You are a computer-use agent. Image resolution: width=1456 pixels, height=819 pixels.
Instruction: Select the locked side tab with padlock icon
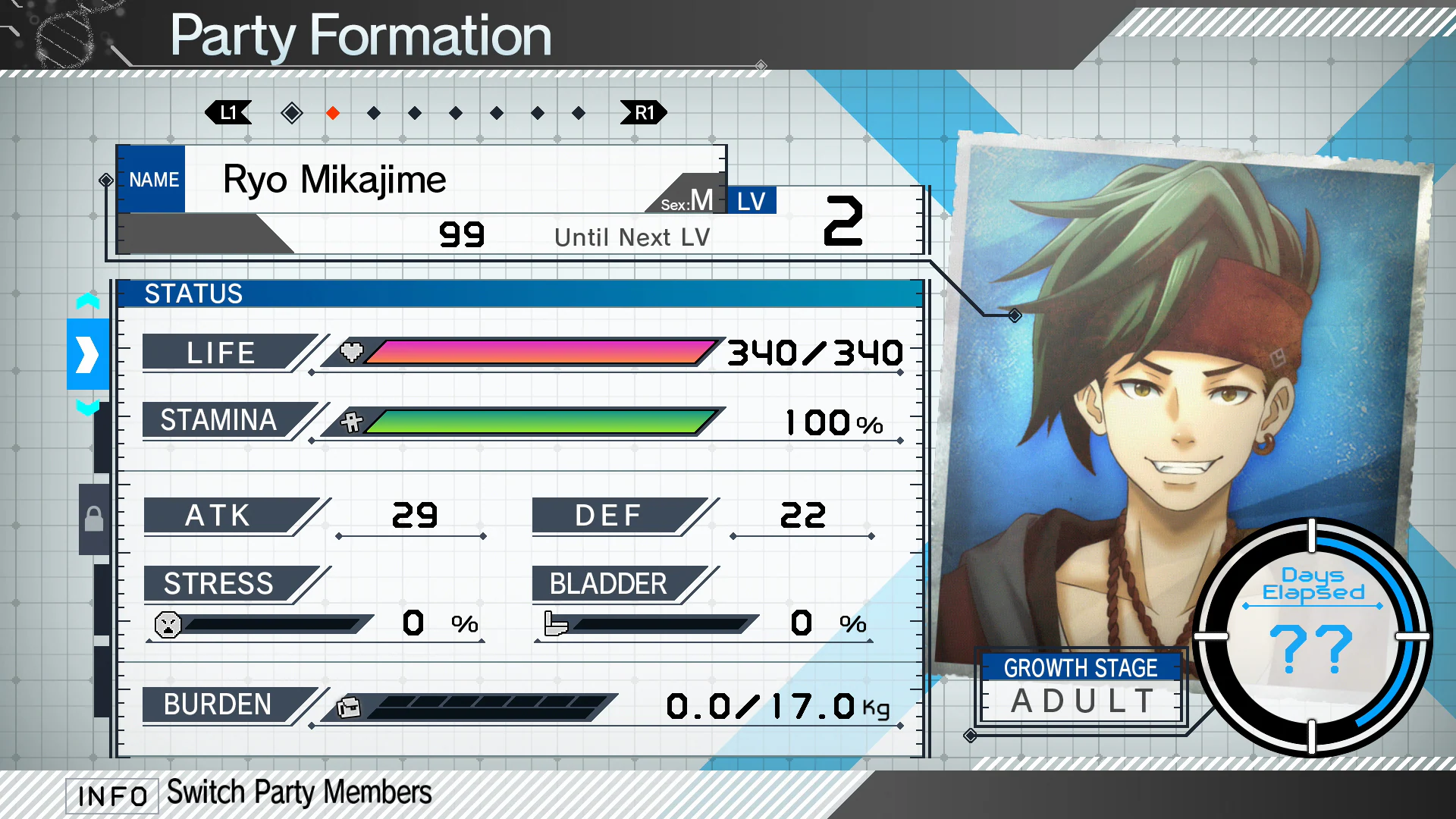click(94, 519)
